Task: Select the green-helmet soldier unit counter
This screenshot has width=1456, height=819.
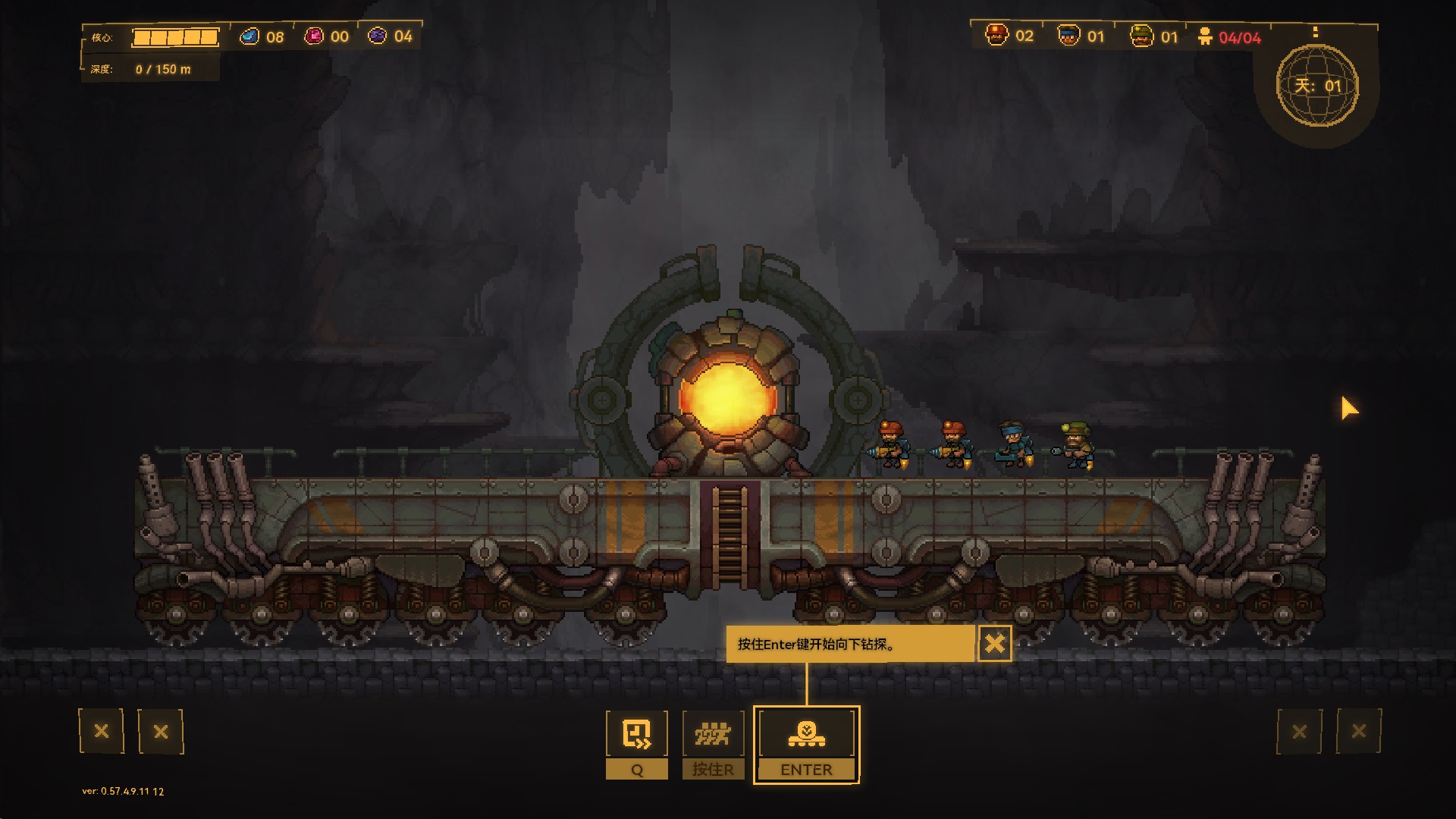Action: (x=1153, y=36)
